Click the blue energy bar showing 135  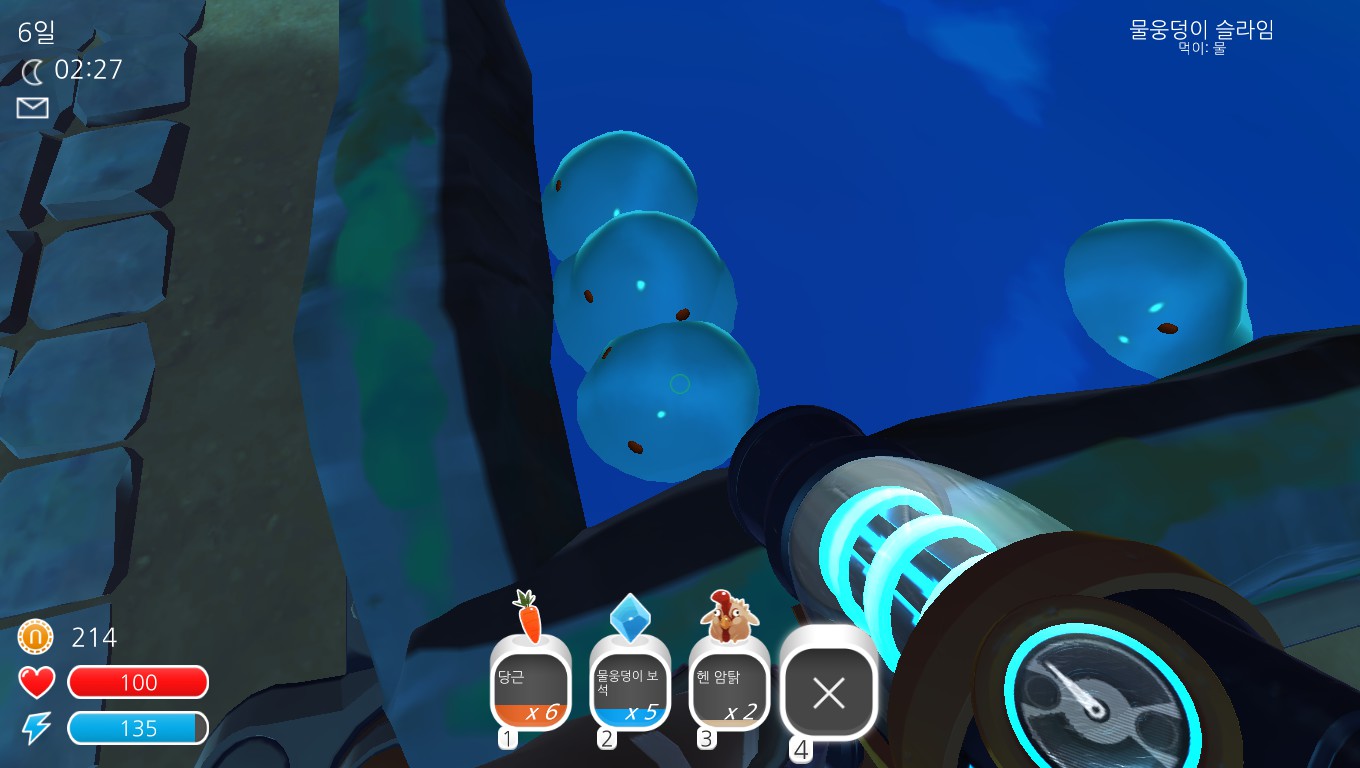click(x=138, y=727)
